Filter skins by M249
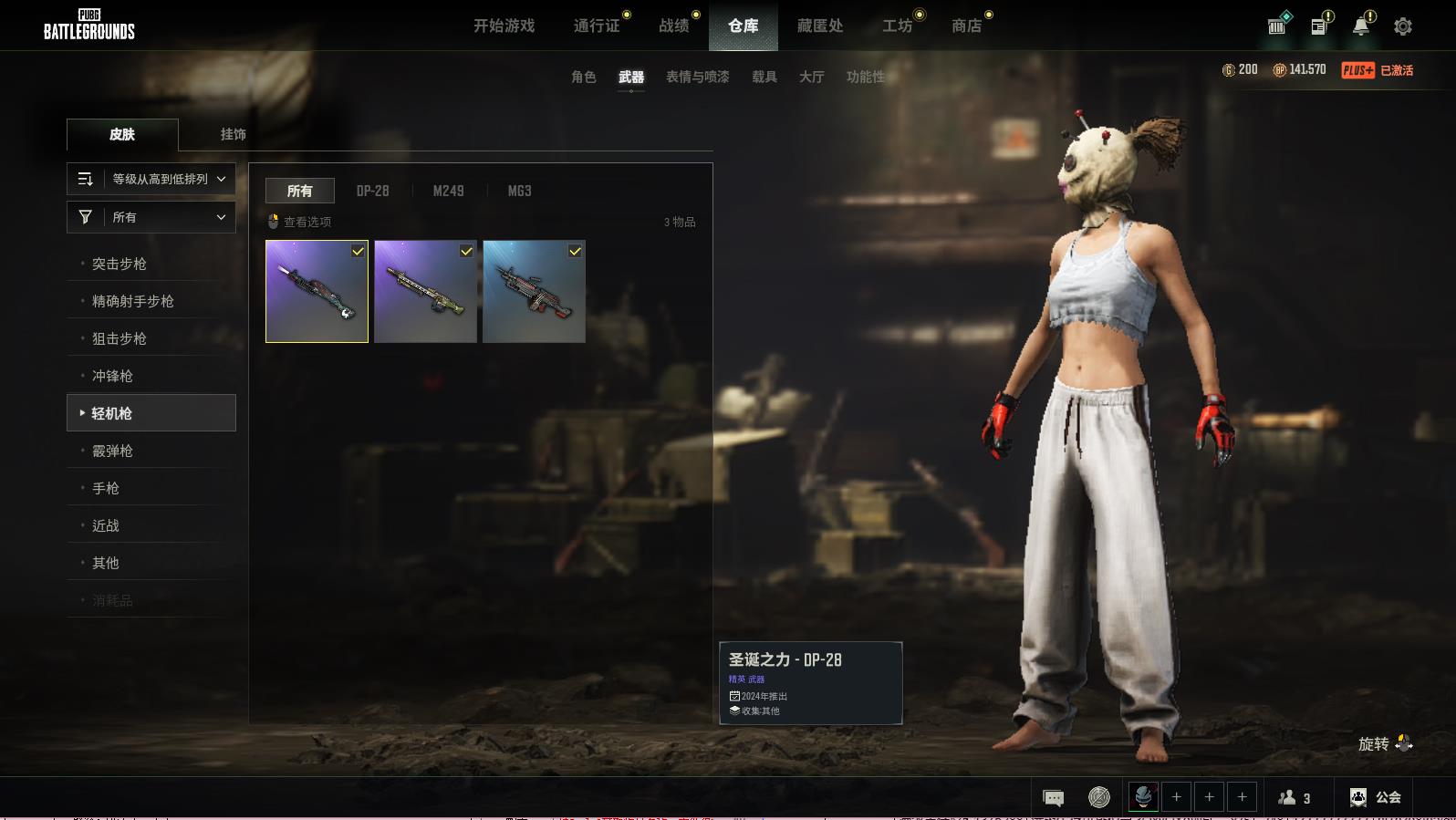This screenshot has height=820, width=1456. [448, 191]
